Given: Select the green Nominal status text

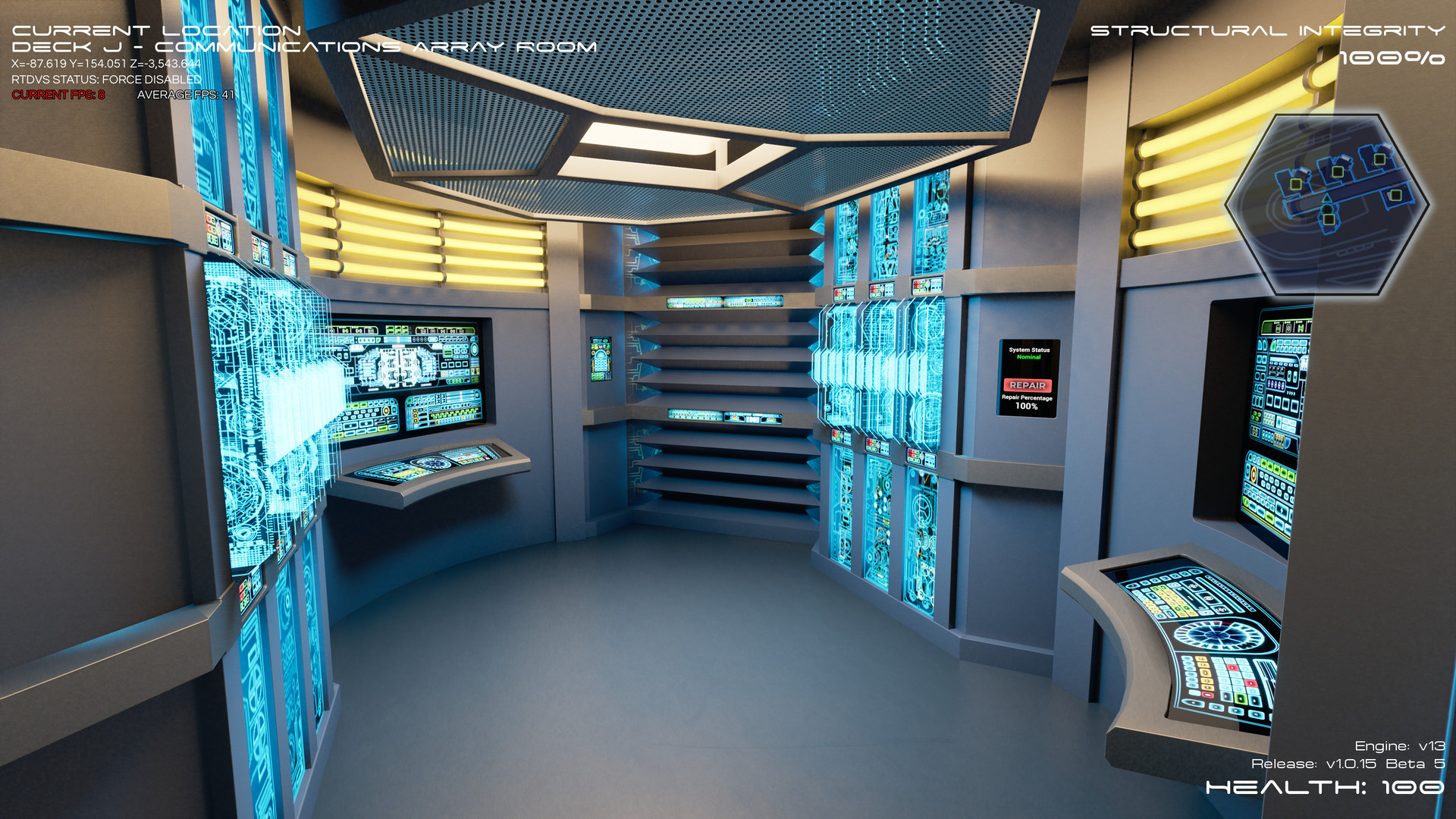Looking at the screenshot, I should pos(1028,356).
